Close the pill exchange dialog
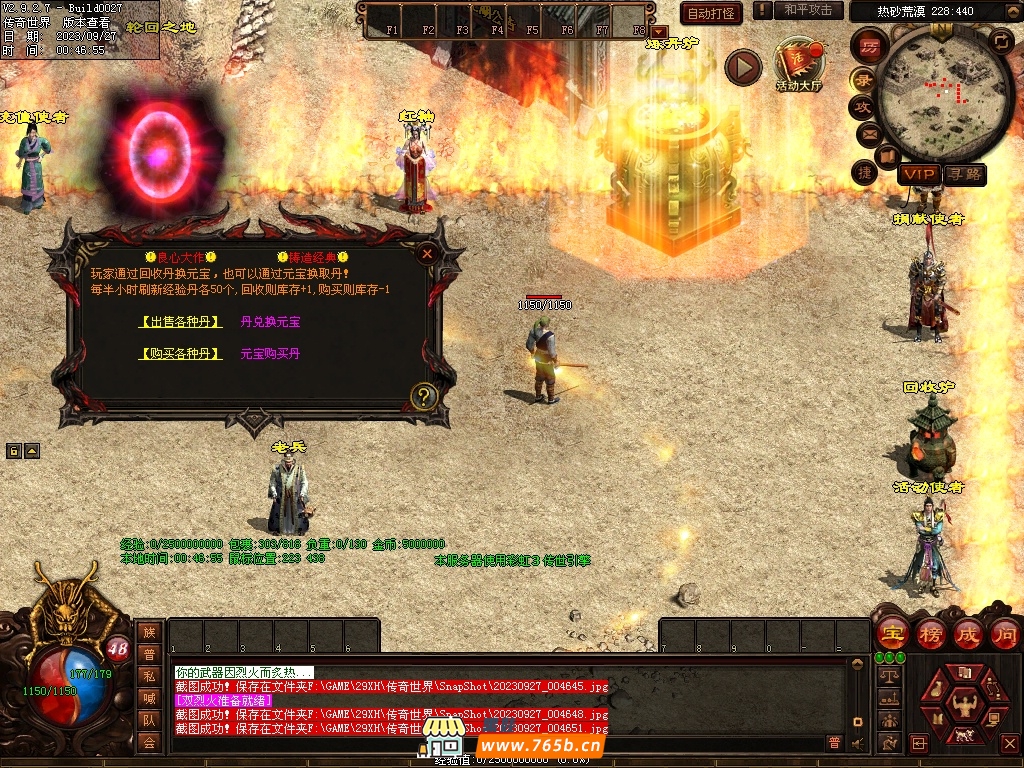This screenshot has width=1024, height=768. click(427, 254)
